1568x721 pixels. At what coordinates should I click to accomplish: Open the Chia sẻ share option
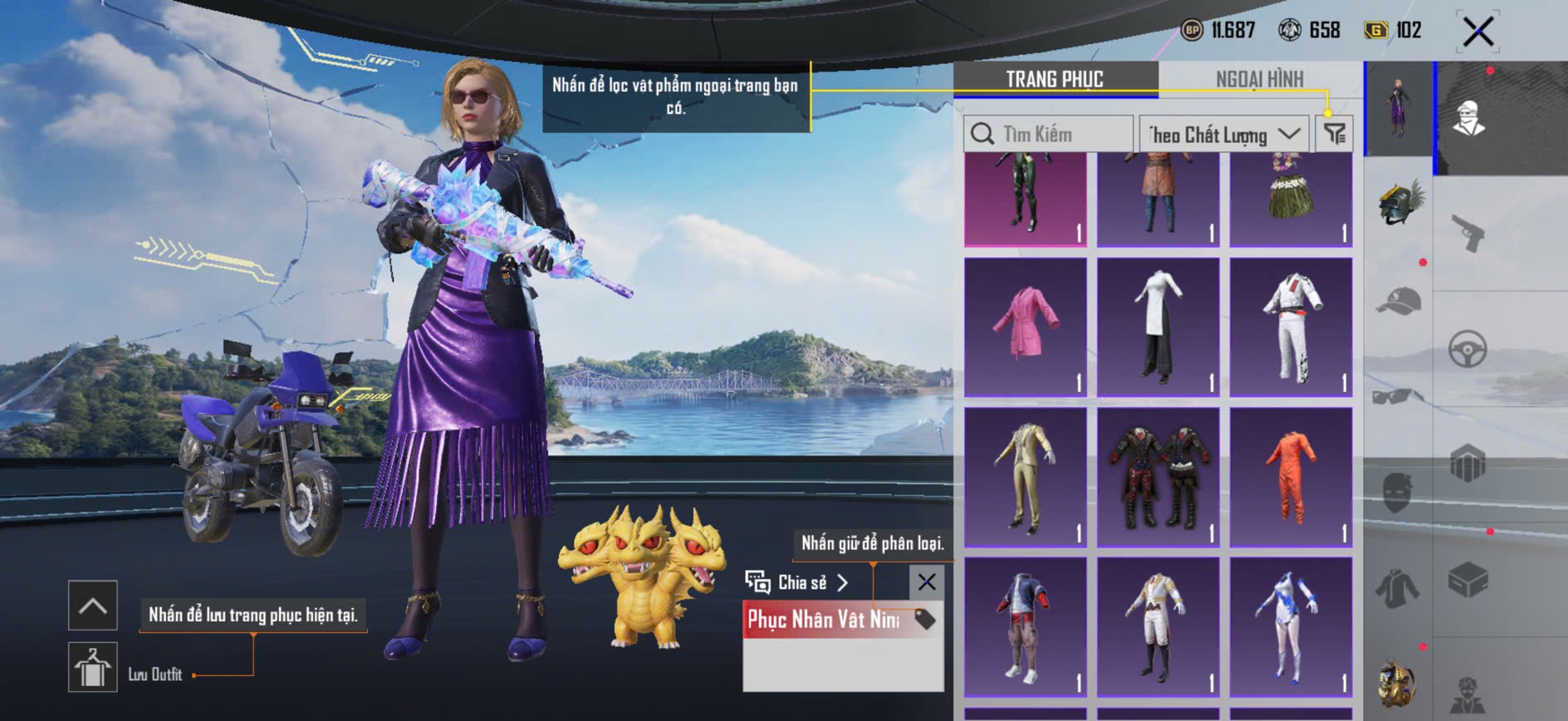pyautogui.click(x=797, y=582)
